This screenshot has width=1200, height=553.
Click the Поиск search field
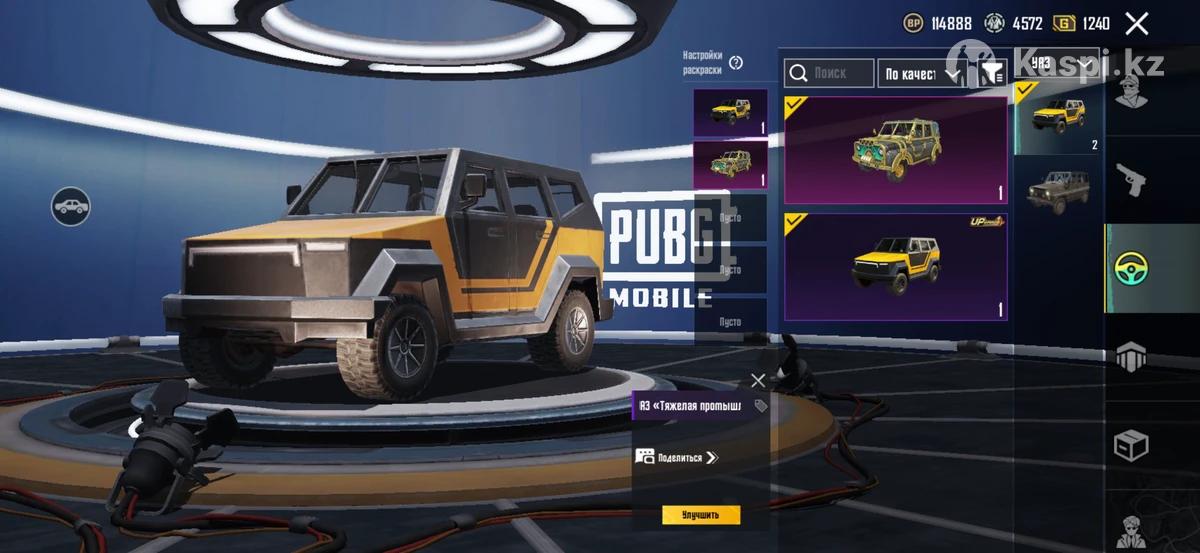coord(828,73)
